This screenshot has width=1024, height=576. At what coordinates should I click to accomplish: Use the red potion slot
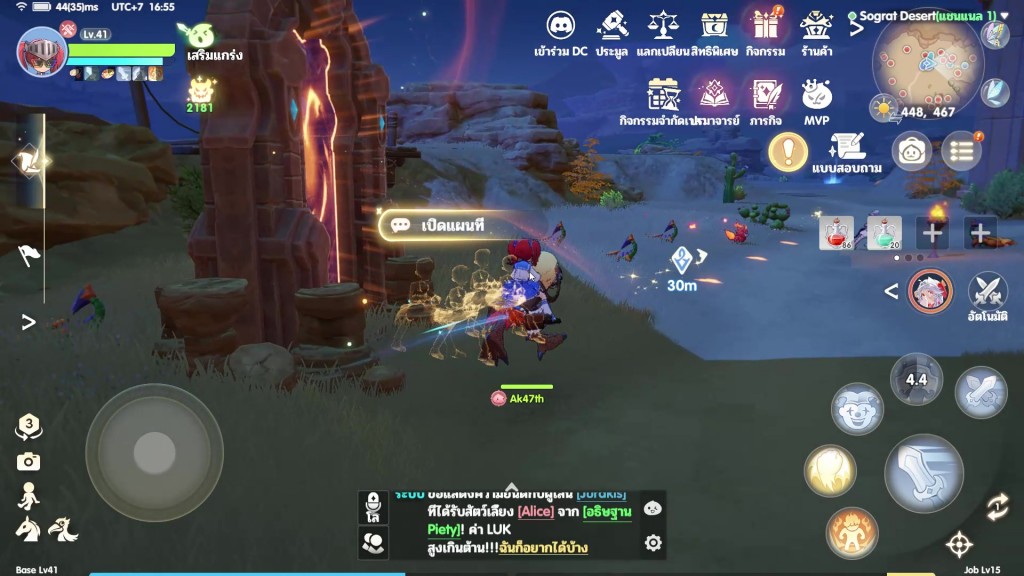pos(837,233)
